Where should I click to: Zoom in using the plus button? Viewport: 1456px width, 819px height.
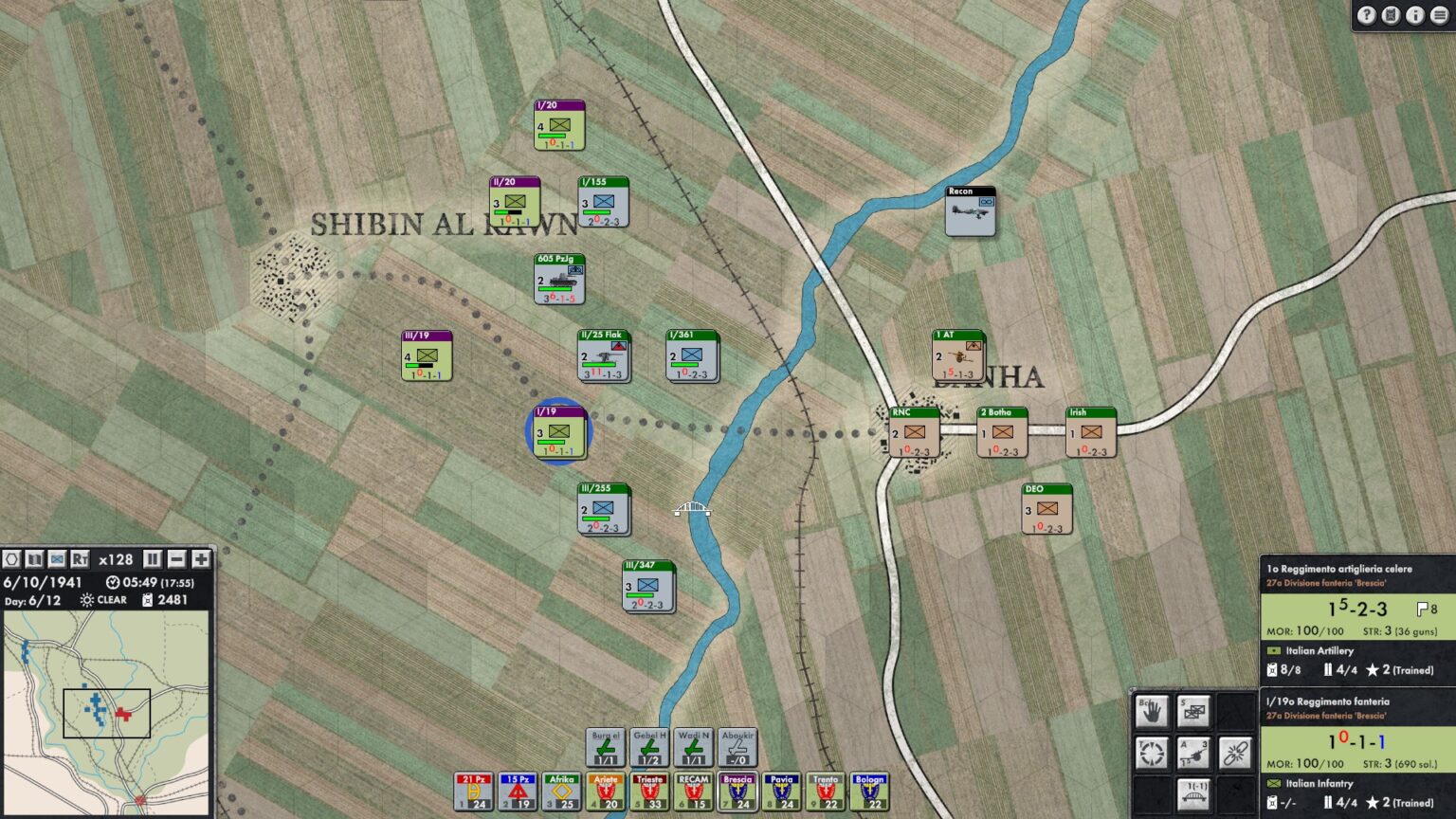pos(203,560)
